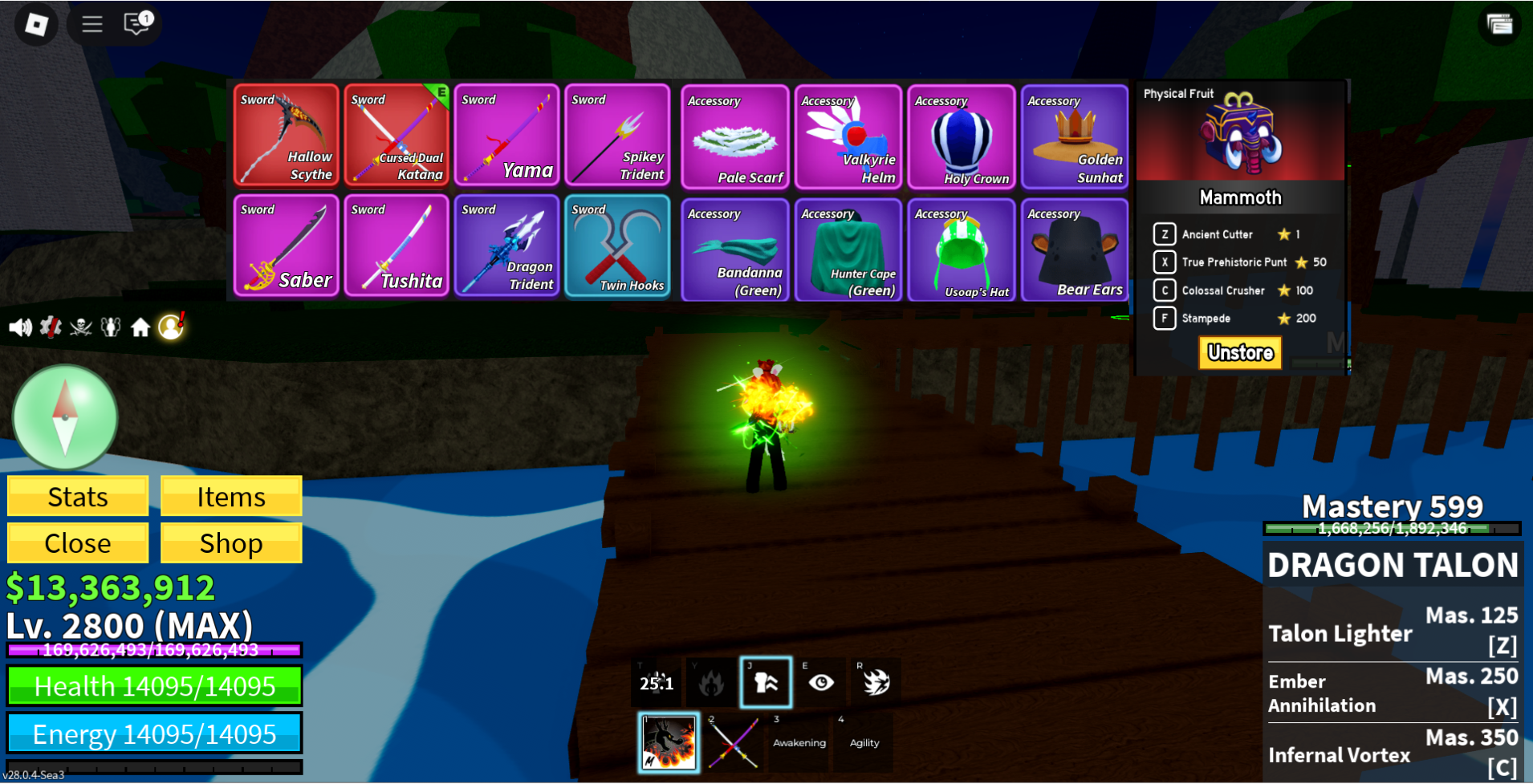Choose the Saber sword slot

[x=286, y=246]
